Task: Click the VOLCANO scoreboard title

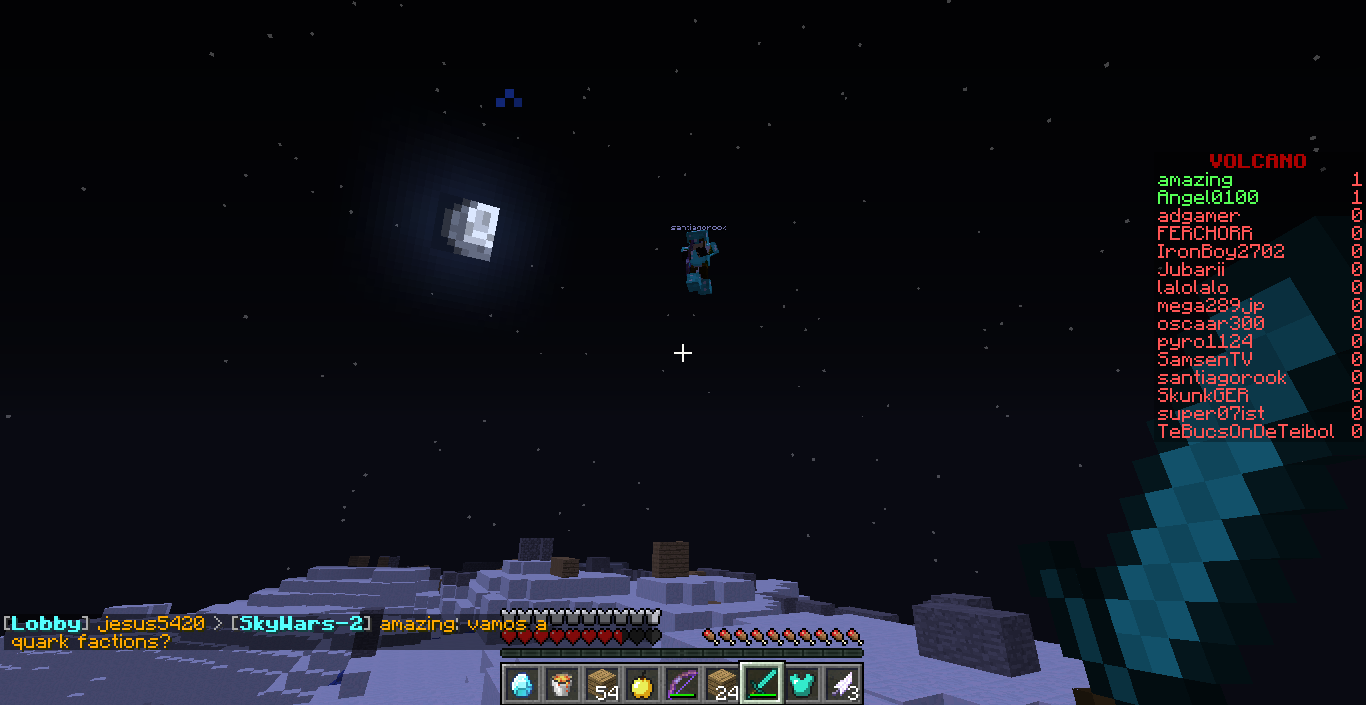Action: pos(1257,161)
